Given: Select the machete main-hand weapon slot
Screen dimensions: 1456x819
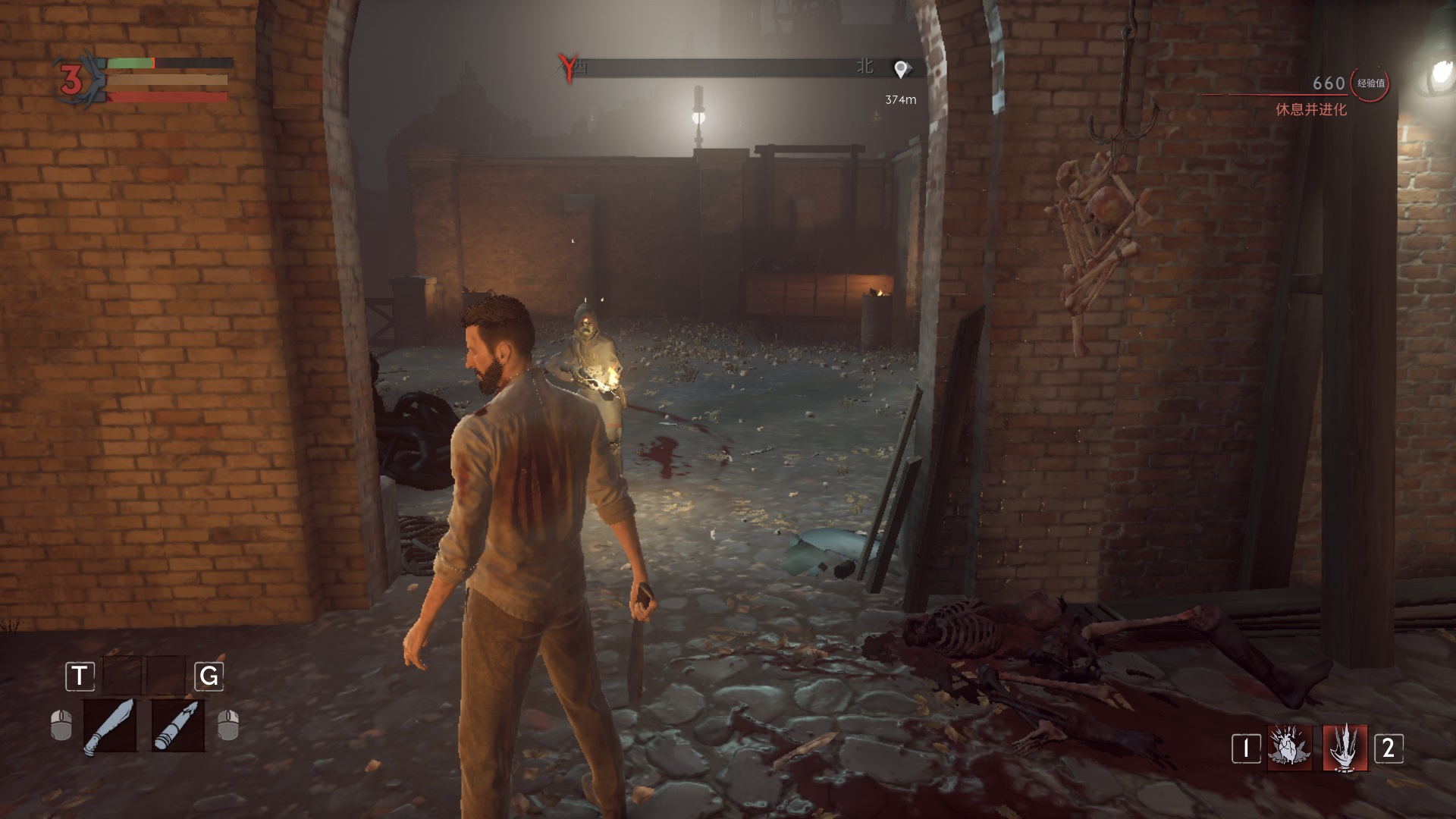Looking at the screenshot, I should [110, 726].
